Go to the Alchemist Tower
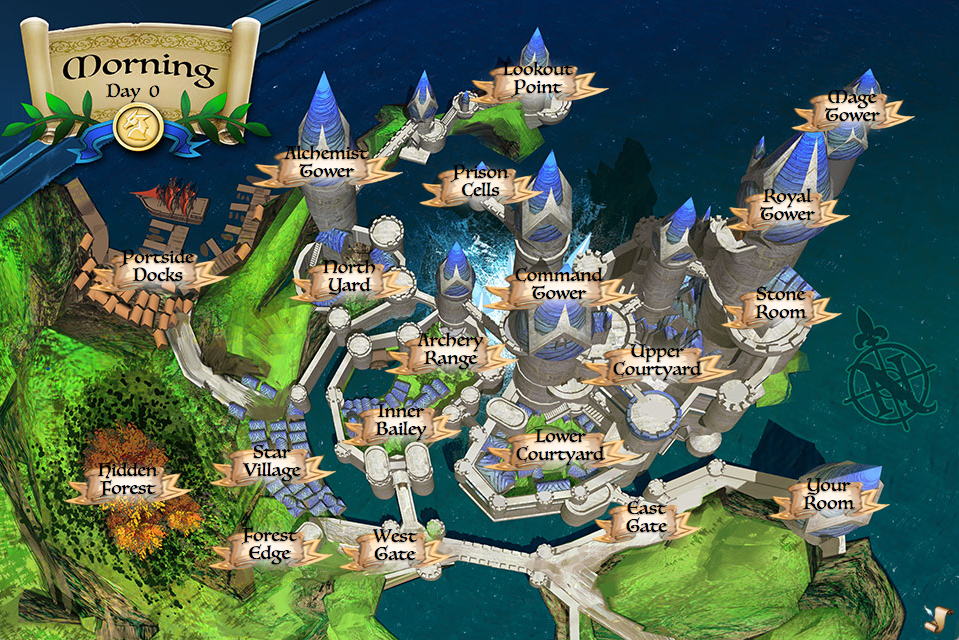The height and width of the screenshot is (640, 959). [x=319, y=164]
